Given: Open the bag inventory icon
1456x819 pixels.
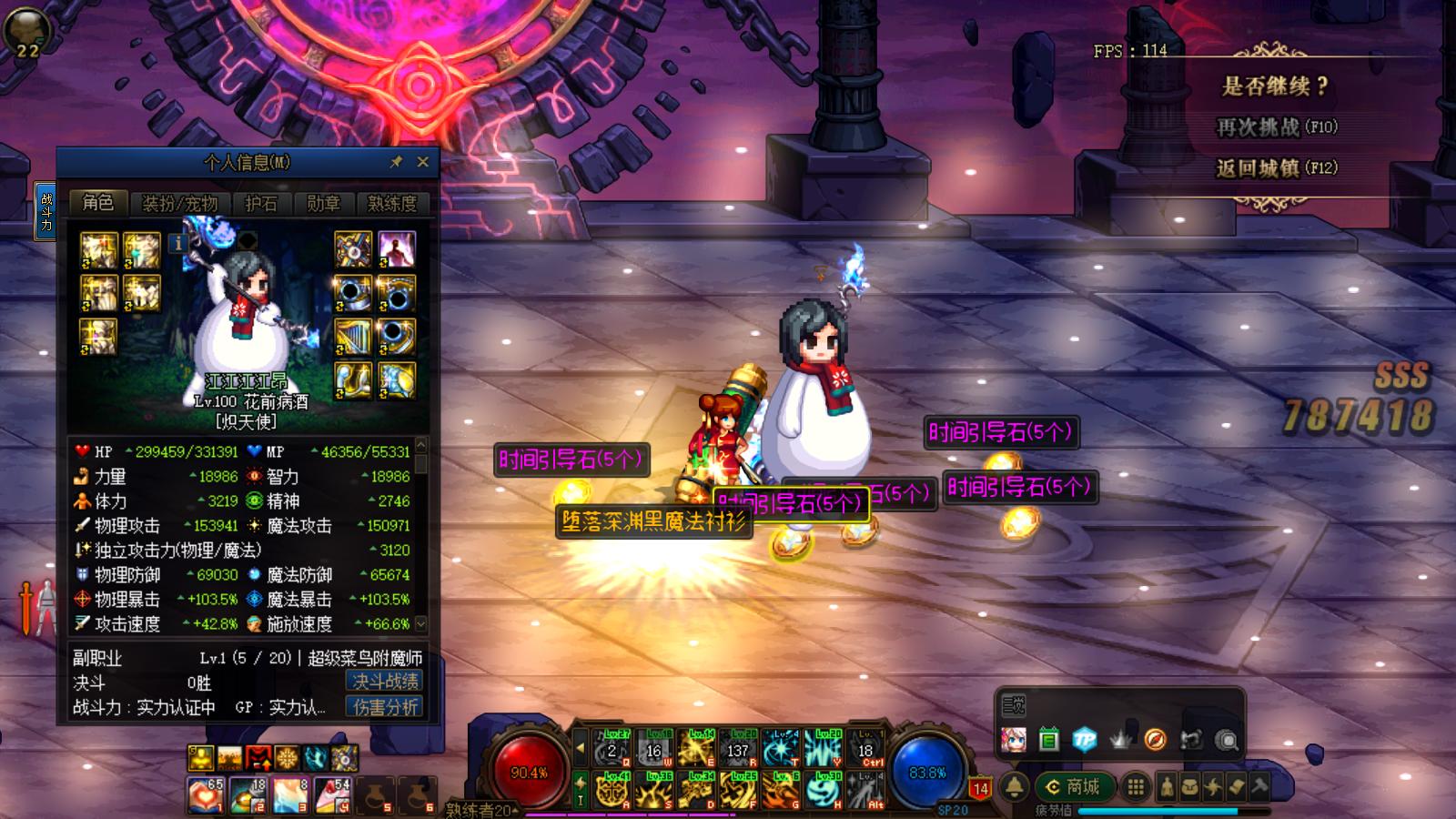Looking at the screenshot, I should point(1189,787).
